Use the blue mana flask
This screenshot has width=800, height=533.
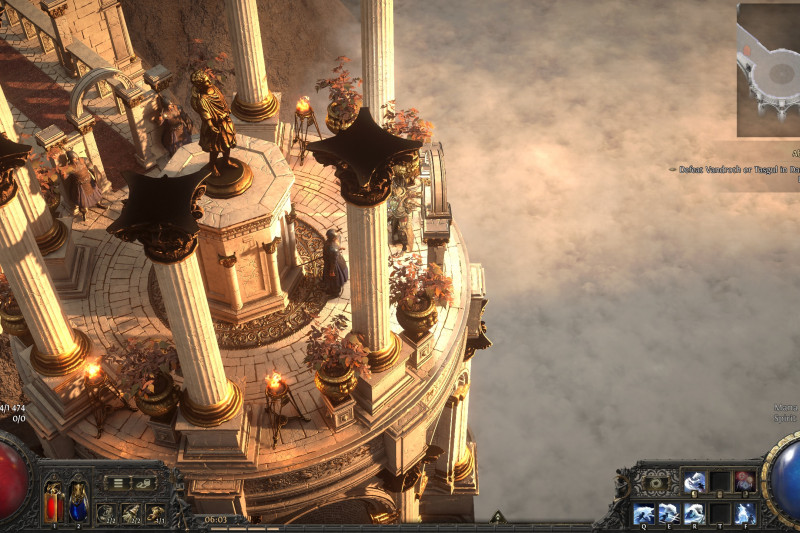click(77, 503)
